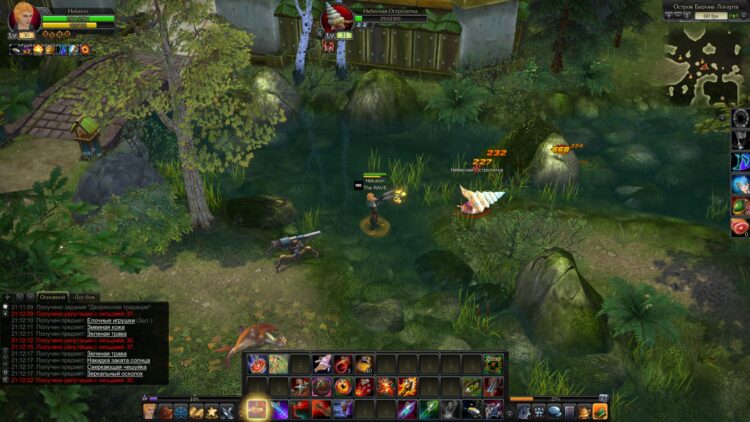Activate the blue-haired character side bar icon
This screenshot has width=750, height=422.
pos(740,184)
